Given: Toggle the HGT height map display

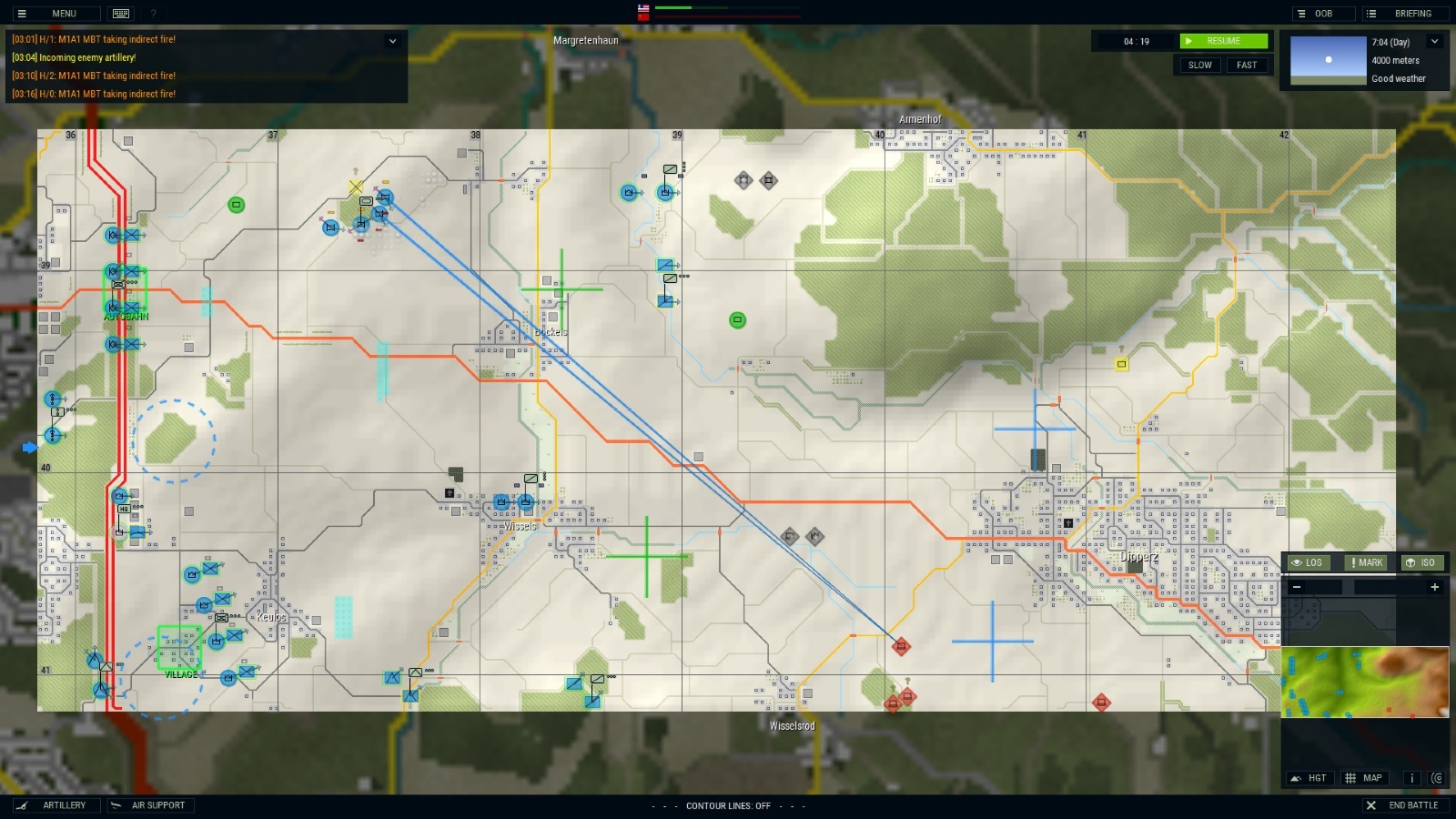Looking at the screenshot, I should [x=1309, y=778].
